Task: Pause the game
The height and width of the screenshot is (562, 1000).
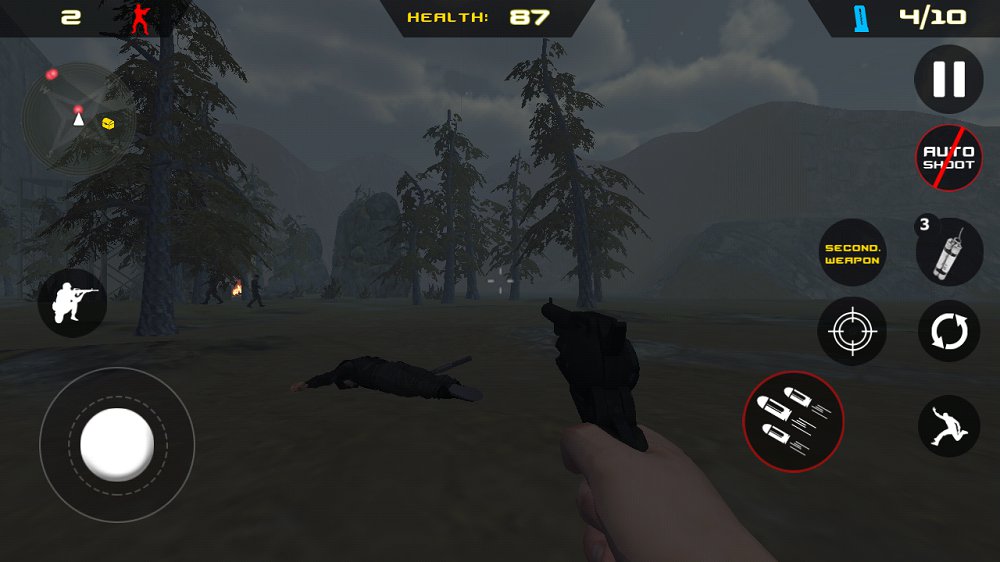Action: pyautogui.click(x=949, y=79)
